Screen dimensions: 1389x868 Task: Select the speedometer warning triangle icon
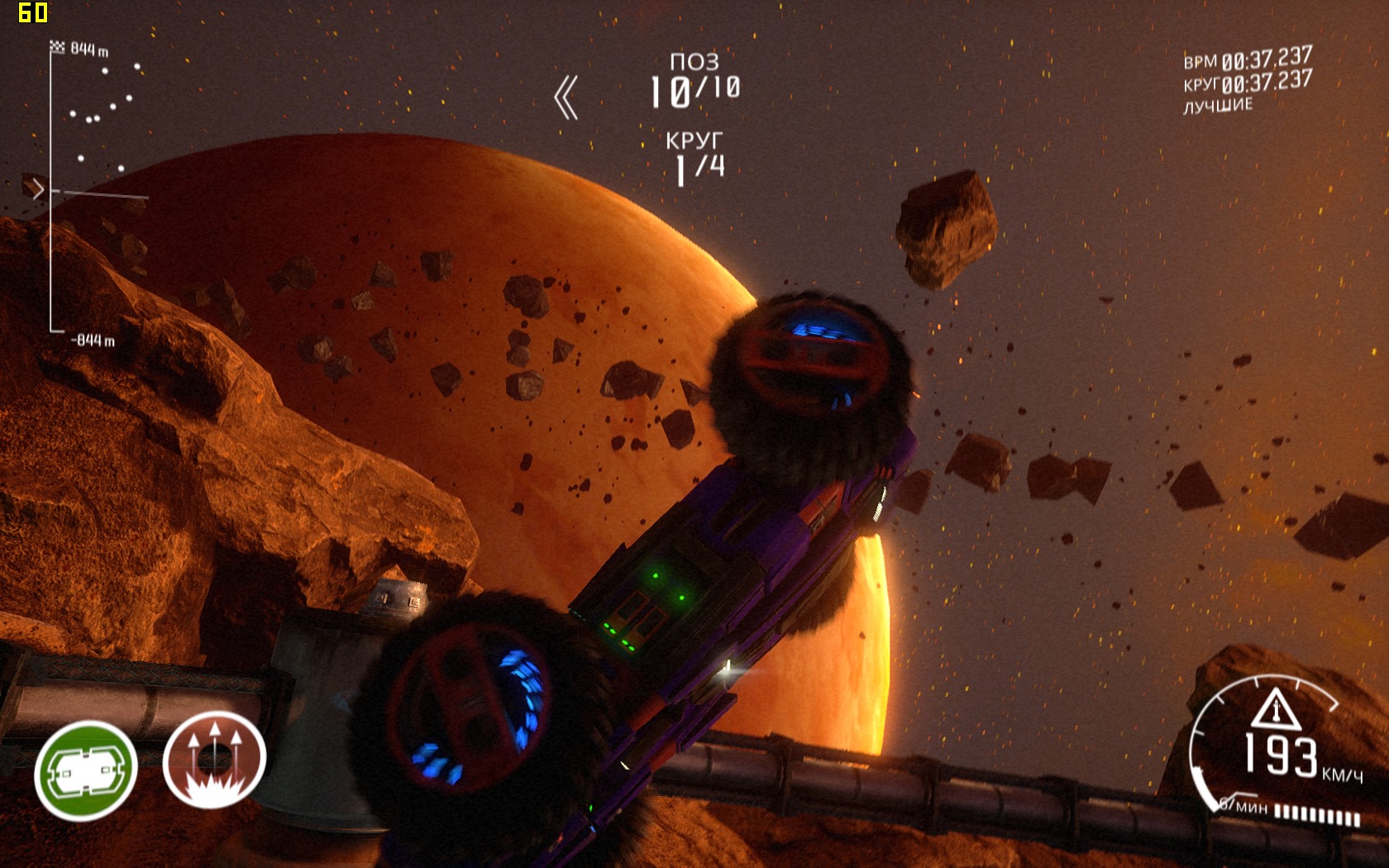point(1276,708)
